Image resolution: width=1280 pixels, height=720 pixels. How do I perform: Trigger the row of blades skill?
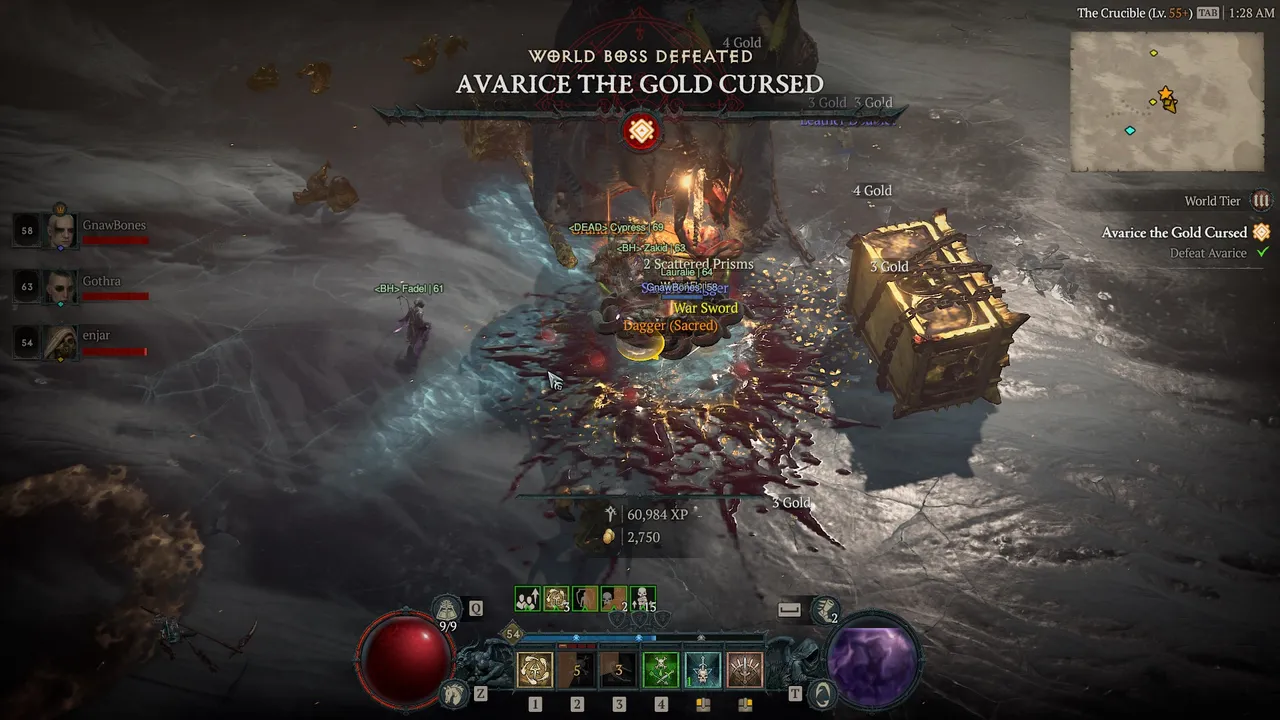[745, 670]
